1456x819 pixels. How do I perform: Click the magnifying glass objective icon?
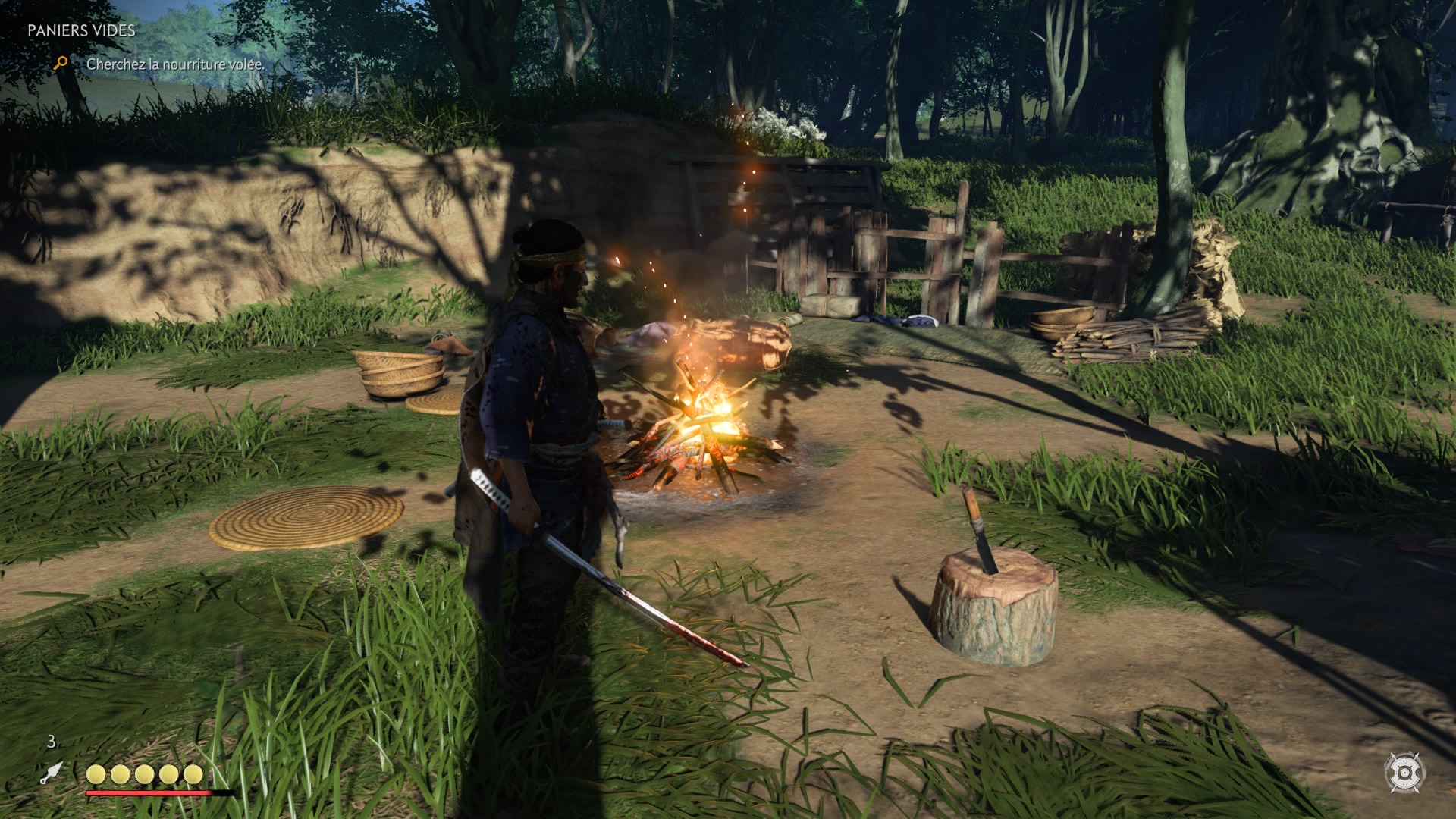click(61, 64)
